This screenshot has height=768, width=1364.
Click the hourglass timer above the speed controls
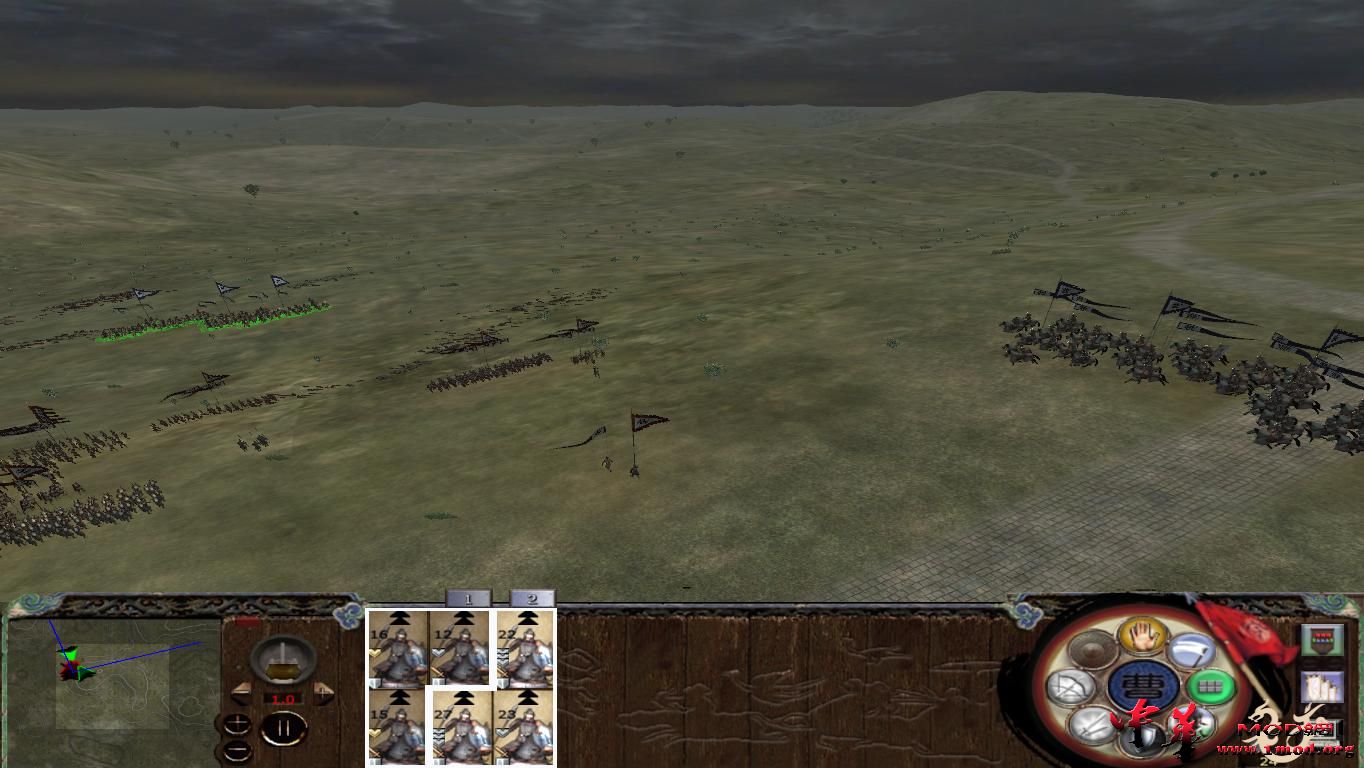pyautogui.click(x=283, y=659)
